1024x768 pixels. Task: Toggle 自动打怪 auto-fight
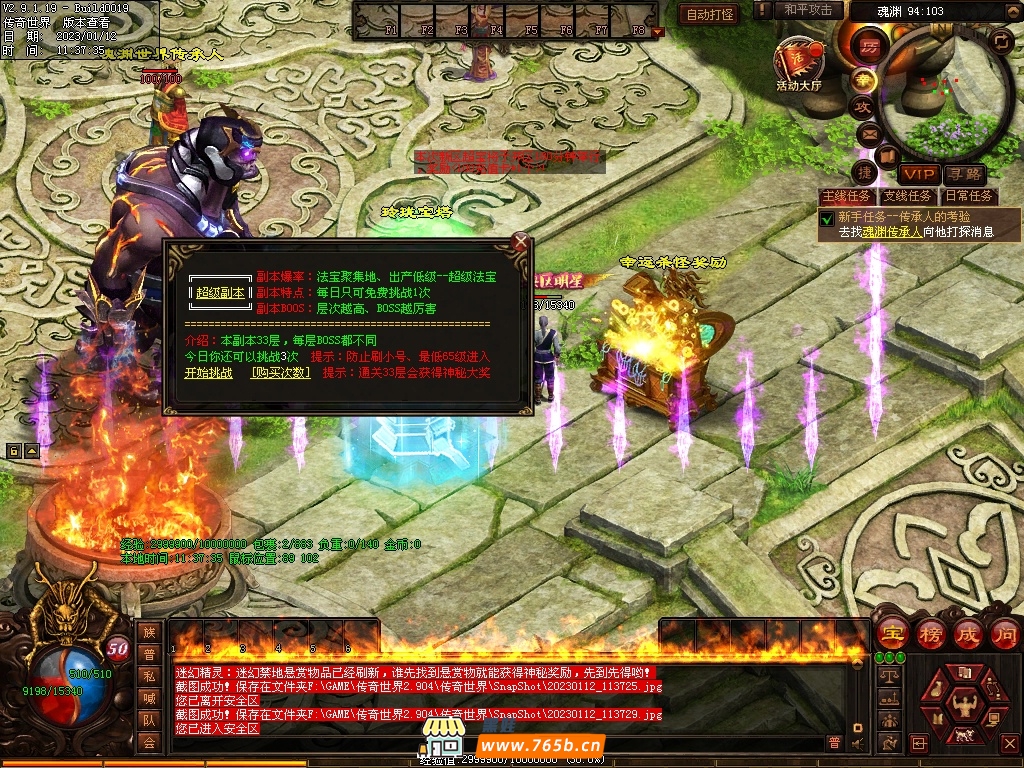coord(710,14)
